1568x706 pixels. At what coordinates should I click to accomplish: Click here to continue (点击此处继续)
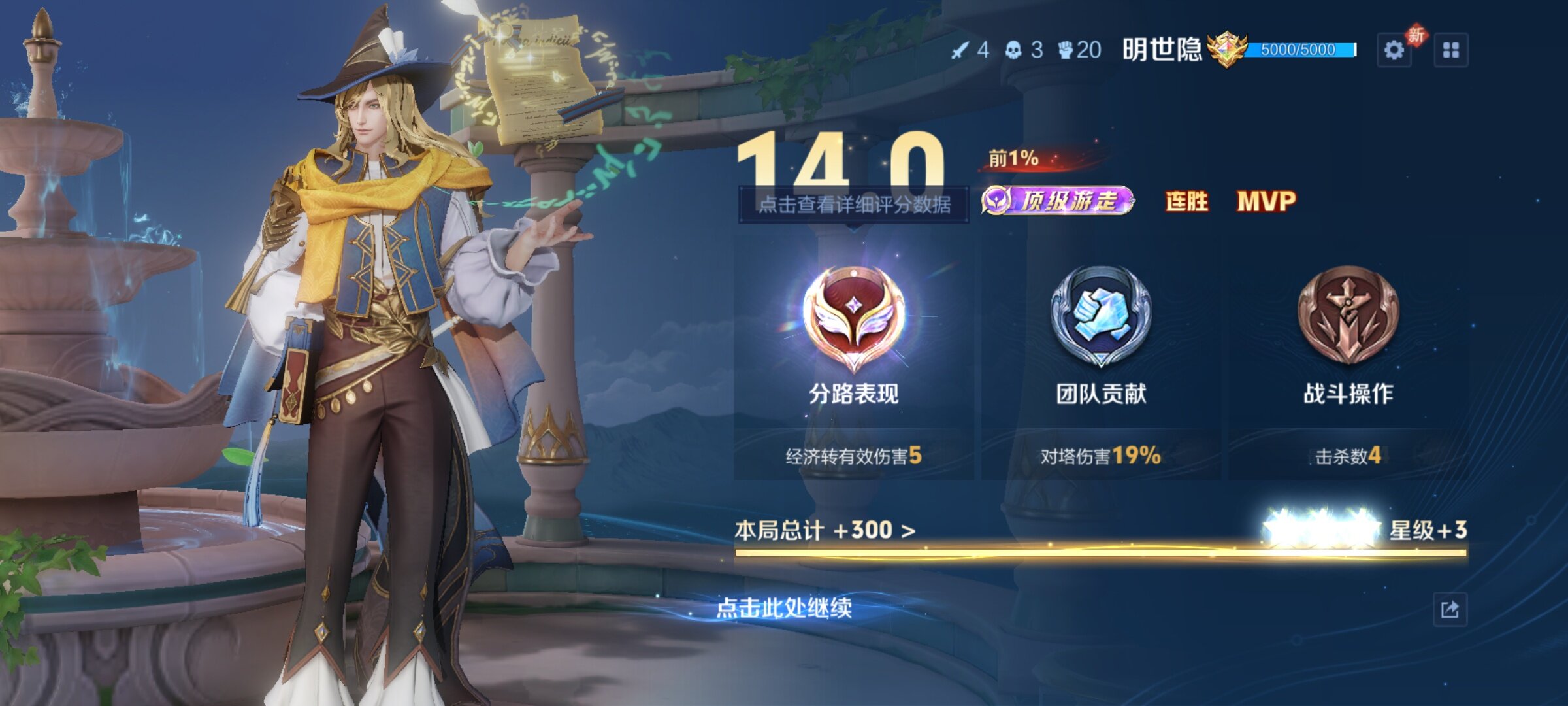pyautogui.click(x=784, y=609)
